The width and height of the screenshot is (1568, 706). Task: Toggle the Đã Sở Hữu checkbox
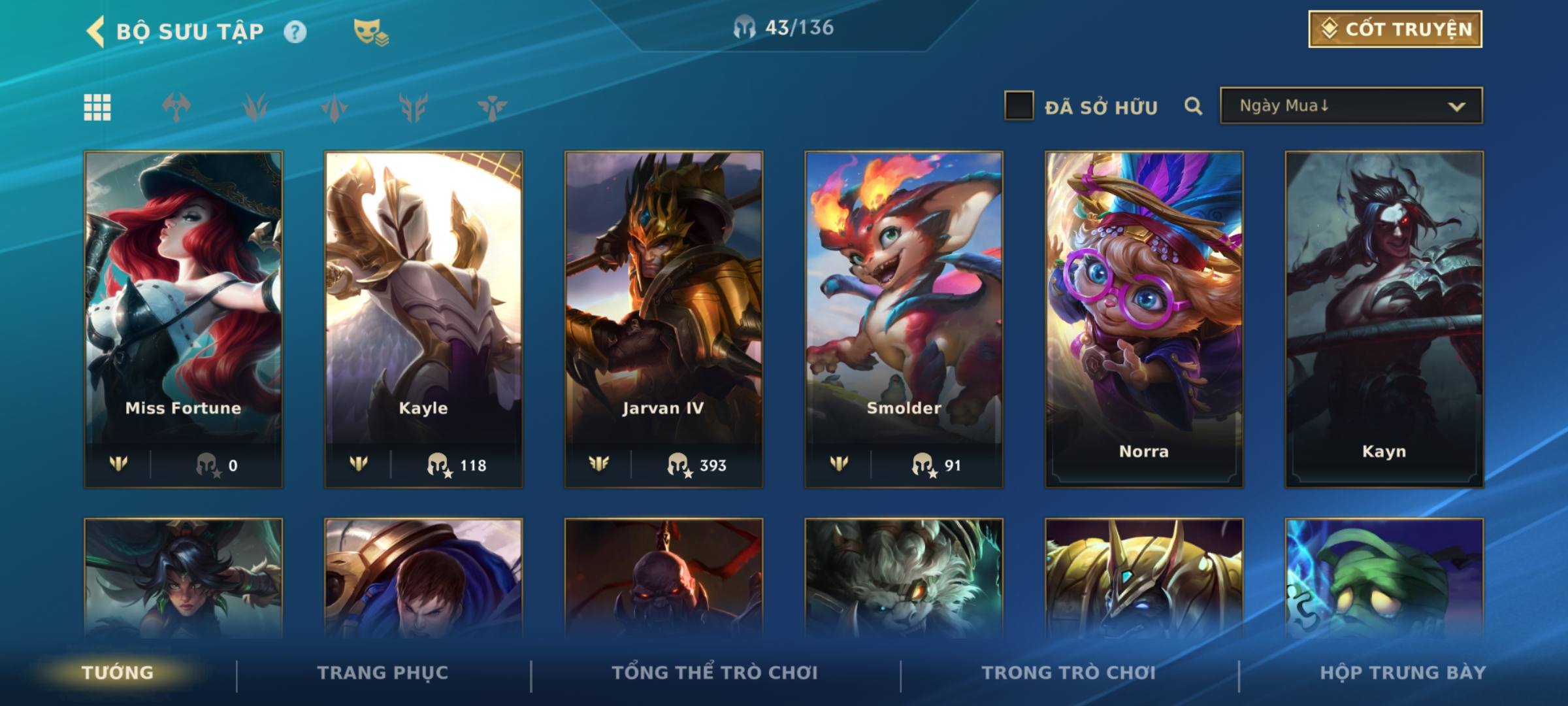[1019, 106]
